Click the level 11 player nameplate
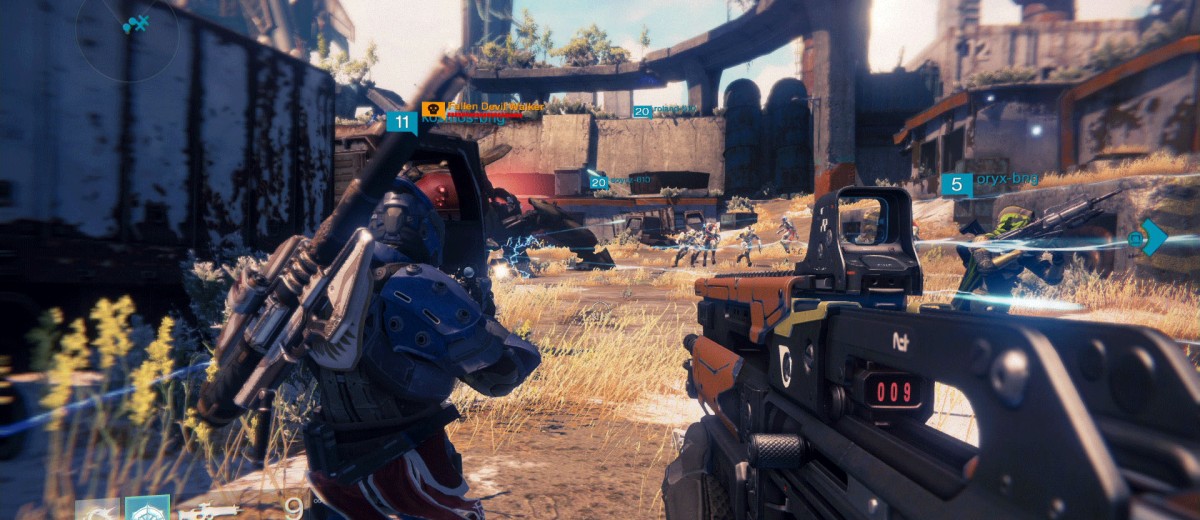The height and width of the screenshot is (520, 1200). tap(402, 123)
